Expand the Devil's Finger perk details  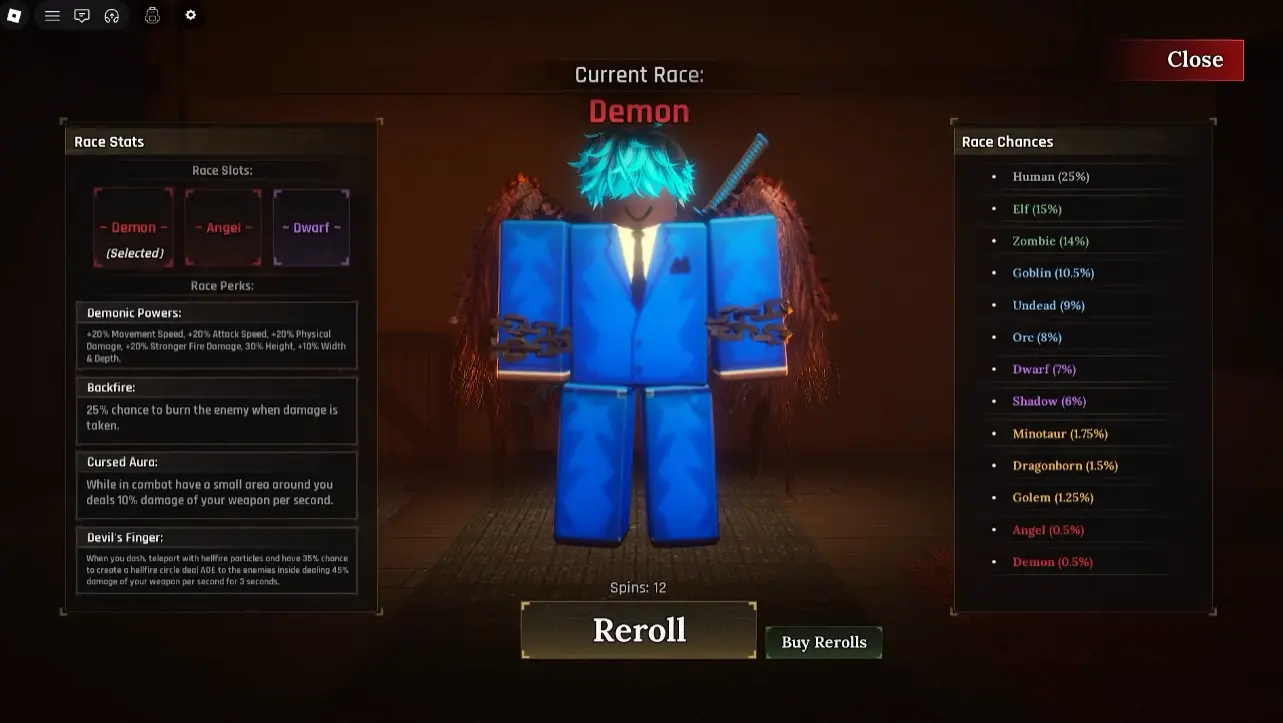(216, 558)
